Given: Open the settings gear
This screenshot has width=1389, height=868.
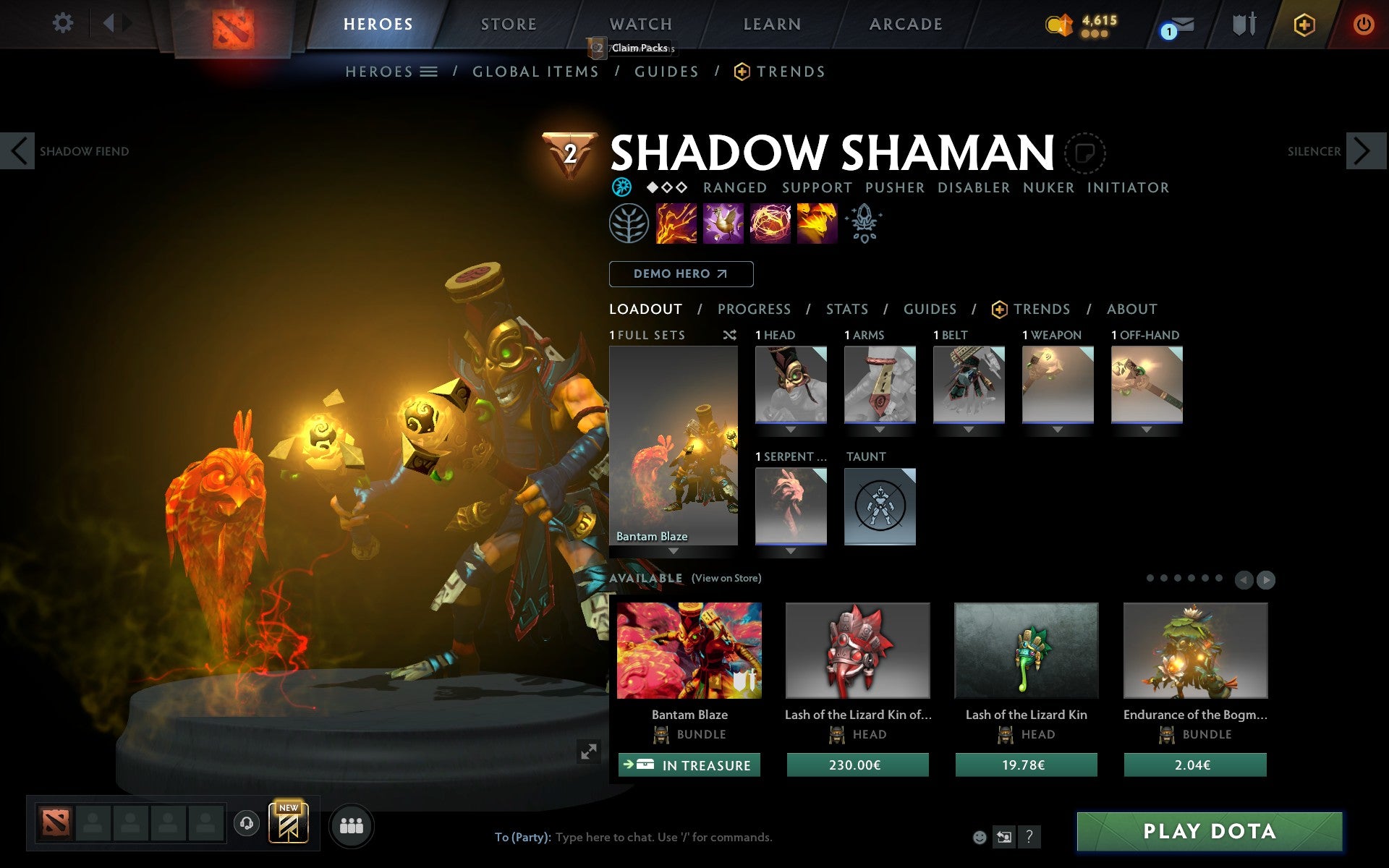Looking at the screenshot, I should point(64,24).
